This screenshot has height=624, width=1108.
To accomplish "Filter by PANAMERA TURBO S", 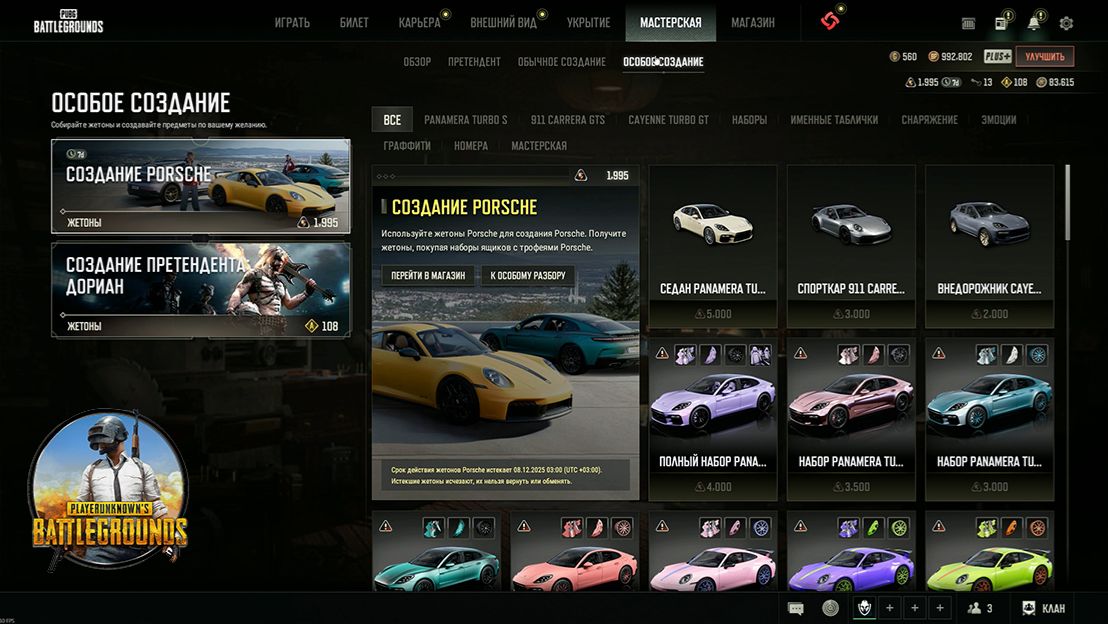I will point(465,120).
